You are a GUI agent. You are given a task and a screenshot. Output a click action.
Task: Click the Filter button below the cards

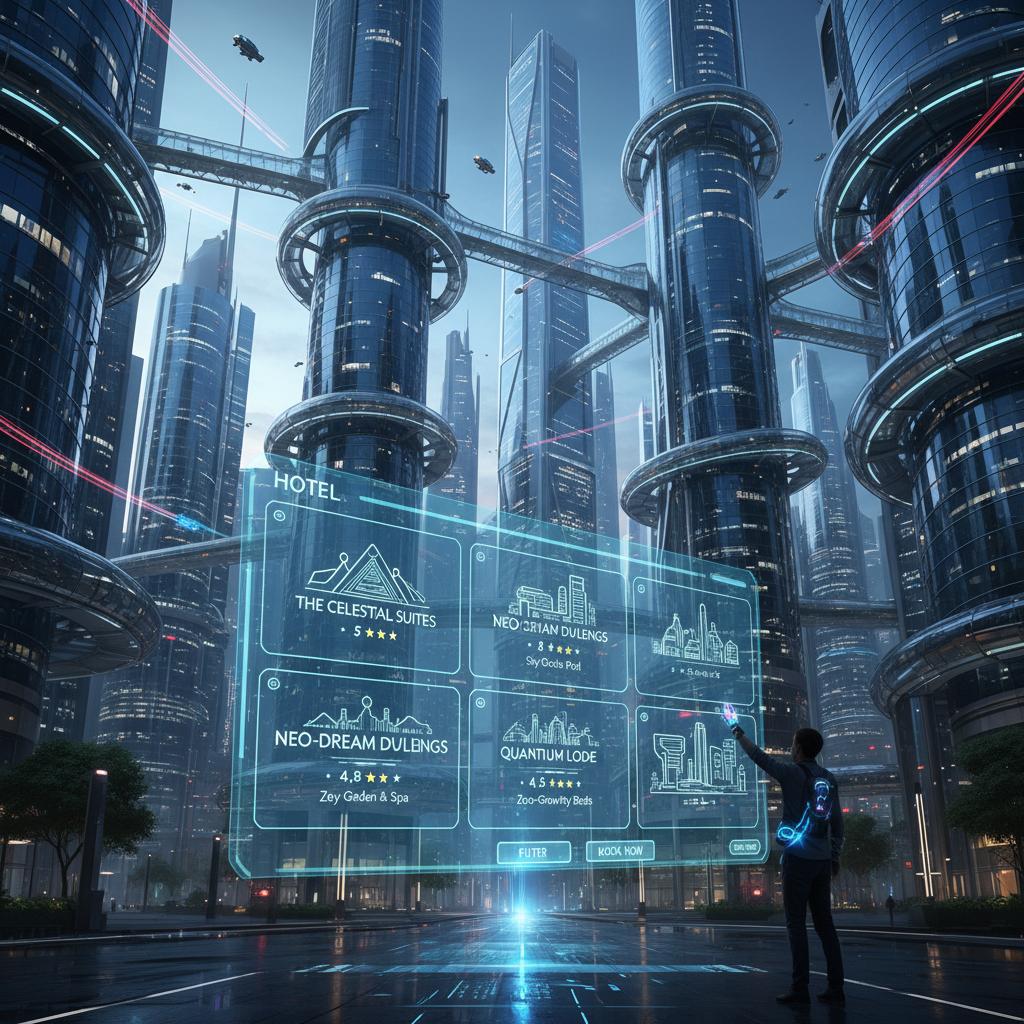tap(534, 851)
